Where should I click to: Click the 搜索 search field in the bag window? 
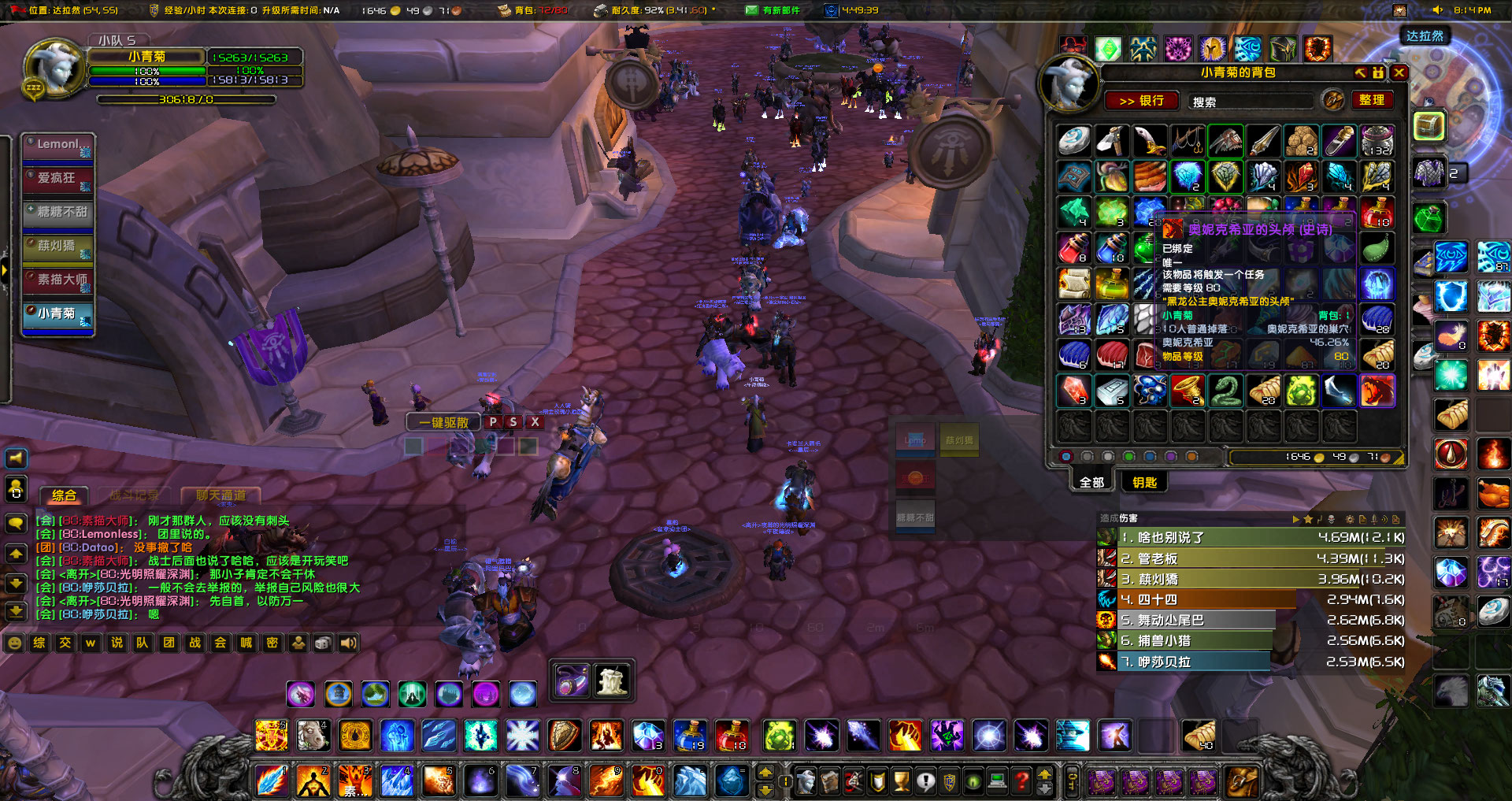(x=1252, y=101)
